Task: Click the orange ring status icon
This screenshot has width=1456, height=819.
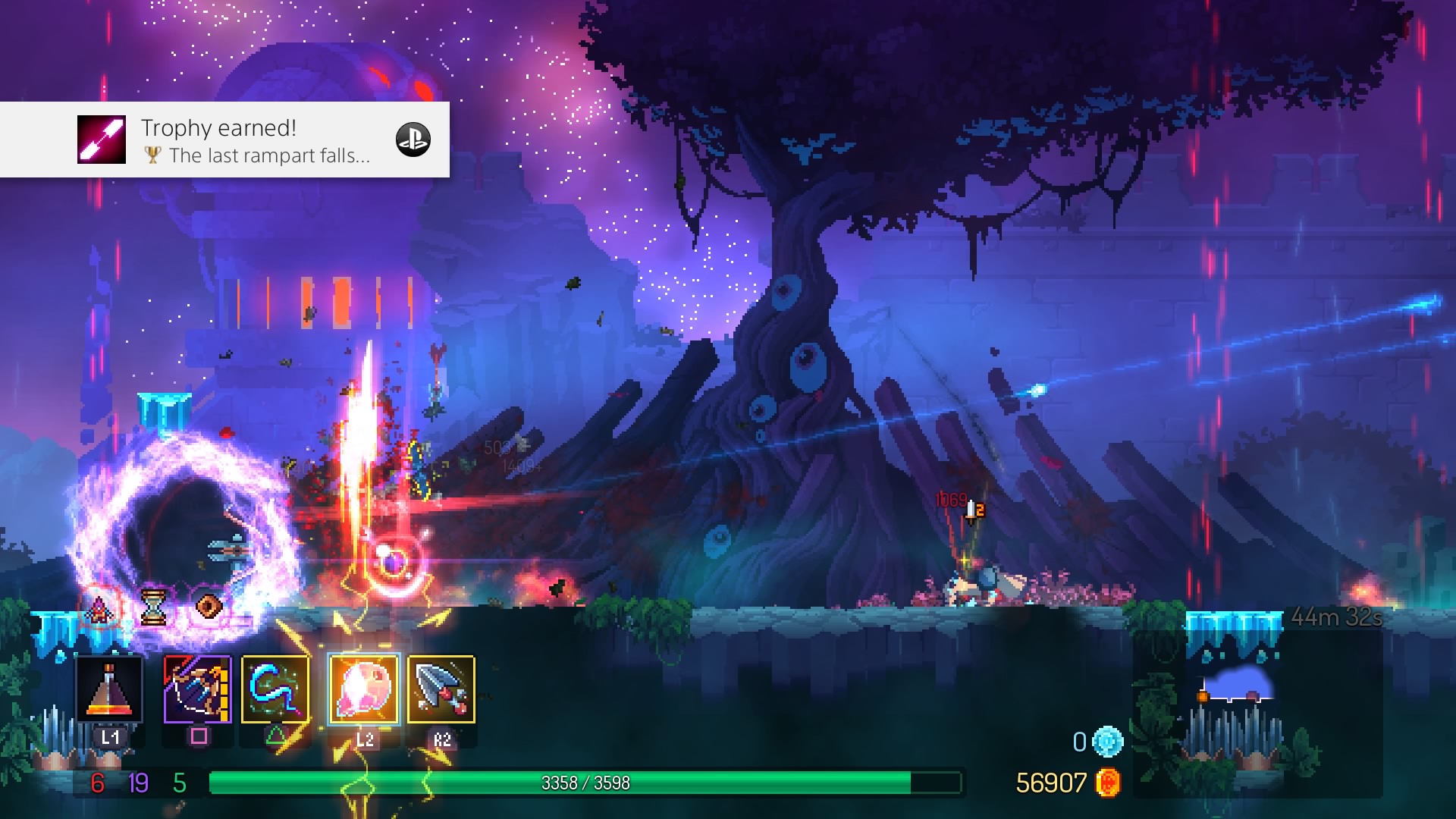Action: click(209, 607)
